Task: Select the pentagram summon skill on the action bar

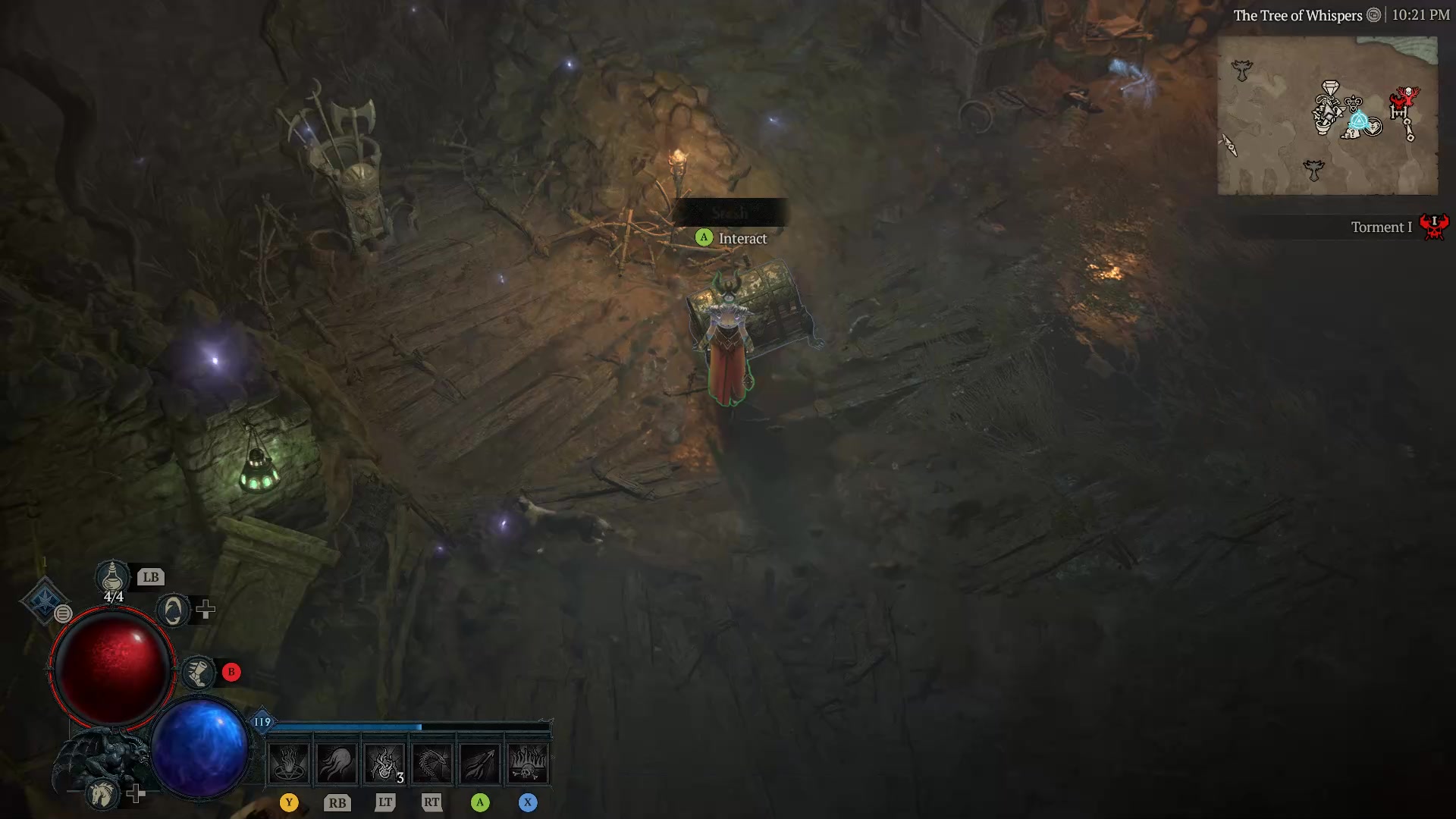Action: click(x=289, y=764)
